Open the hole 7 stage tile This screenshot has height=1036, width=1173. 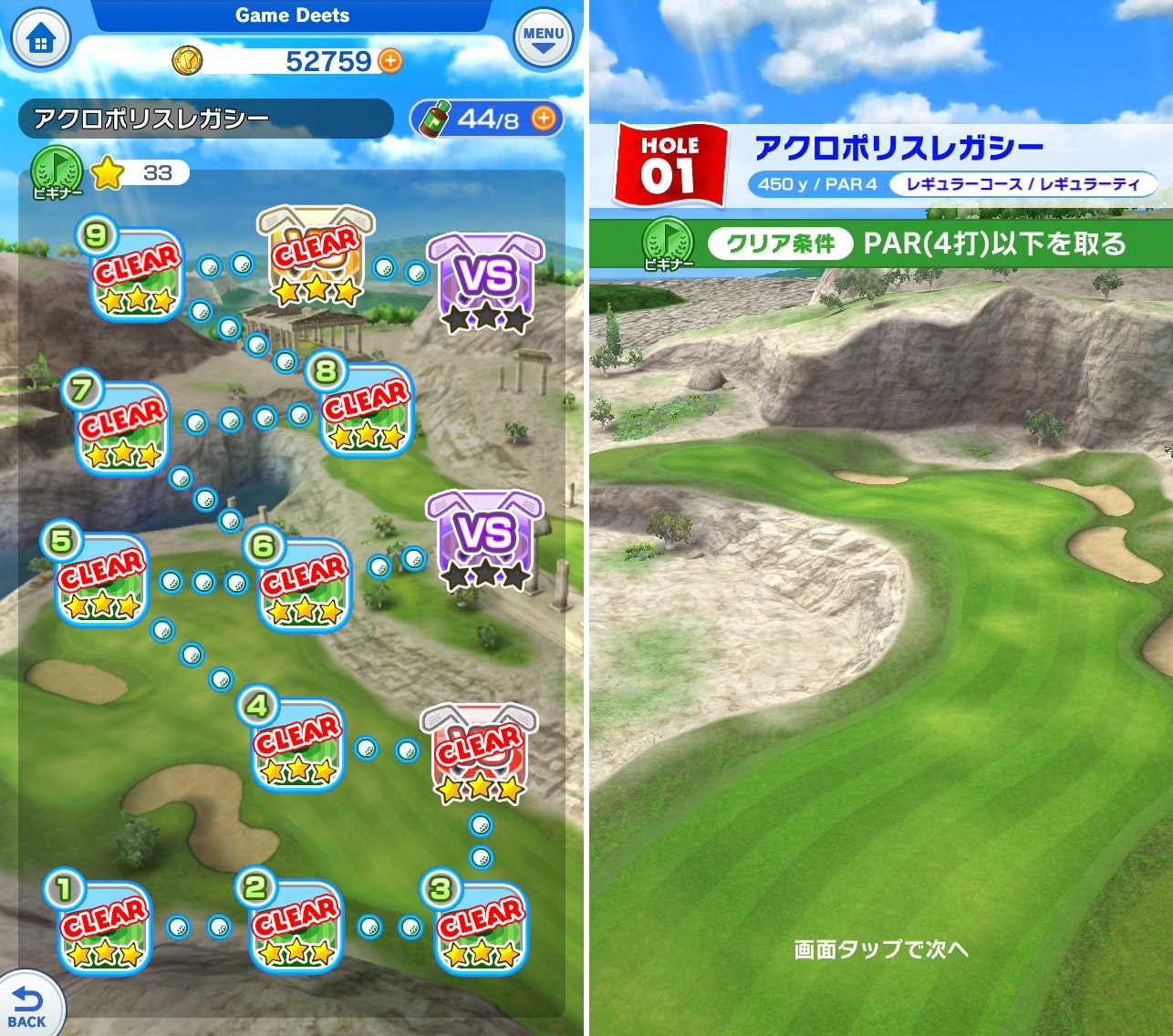pos(120,430)
